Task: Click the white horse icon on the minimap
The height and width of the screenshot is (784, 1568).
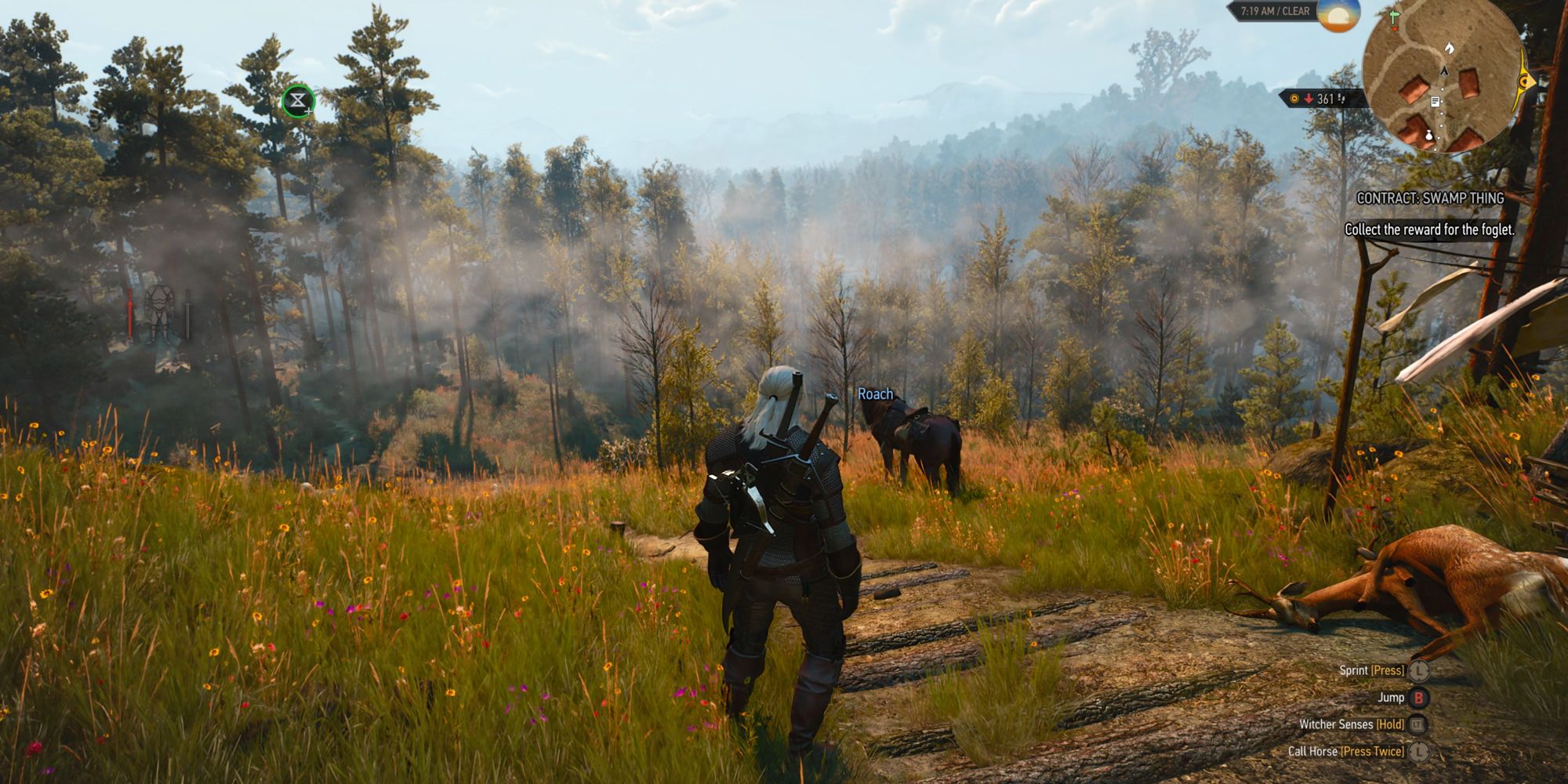Action: pos(1449,49)
